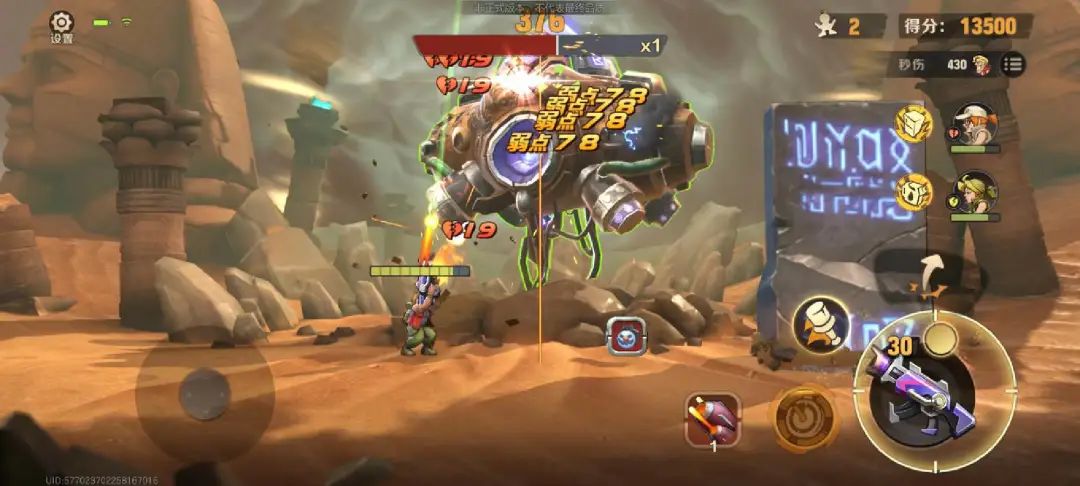Tap the jump arrow button
Screen dimensions: 1080x486
point(932,275)
